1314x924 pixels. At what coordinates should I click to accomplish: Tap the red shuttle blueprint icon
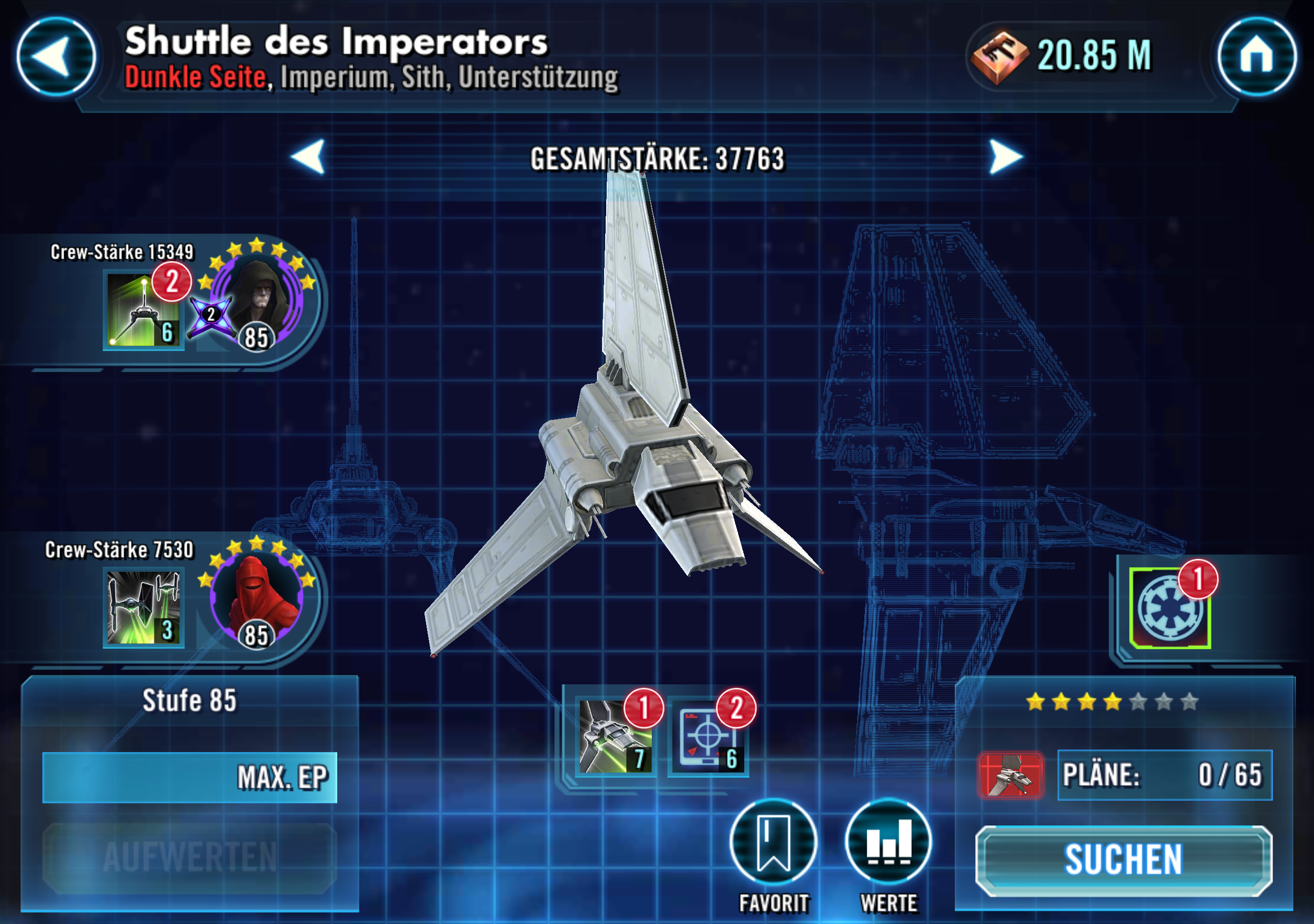[x=1011, y=775]
